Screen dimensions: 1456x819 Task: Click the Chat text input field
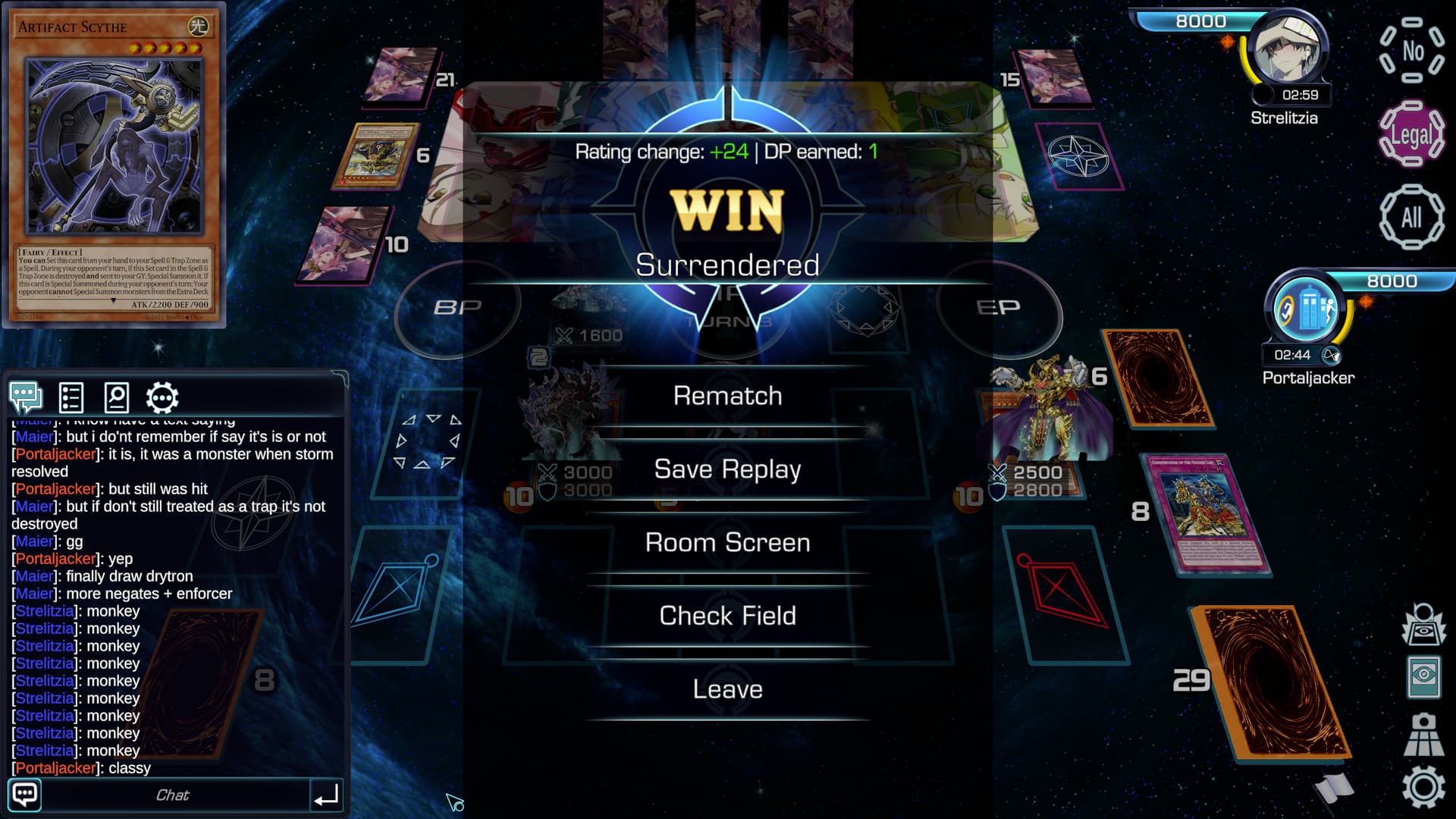click(173, 795)
